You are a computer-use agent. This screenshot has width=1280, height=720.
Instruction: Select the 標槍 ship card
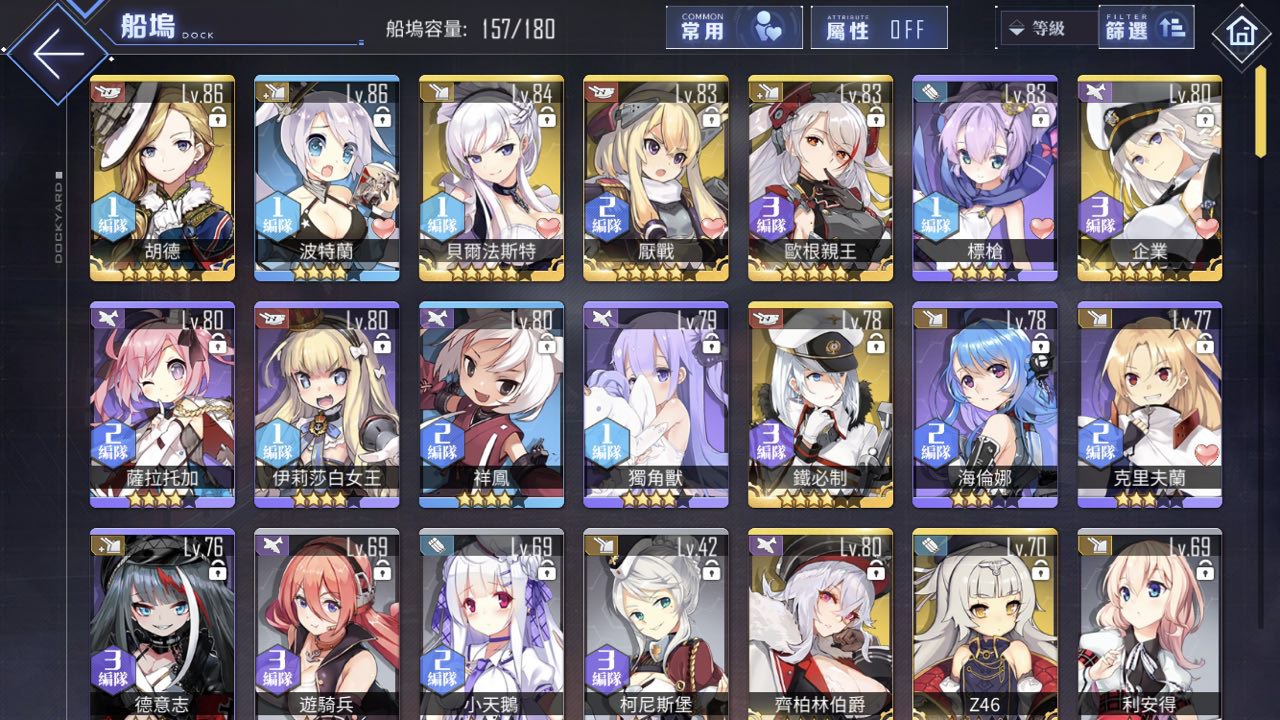coord(984,178)
